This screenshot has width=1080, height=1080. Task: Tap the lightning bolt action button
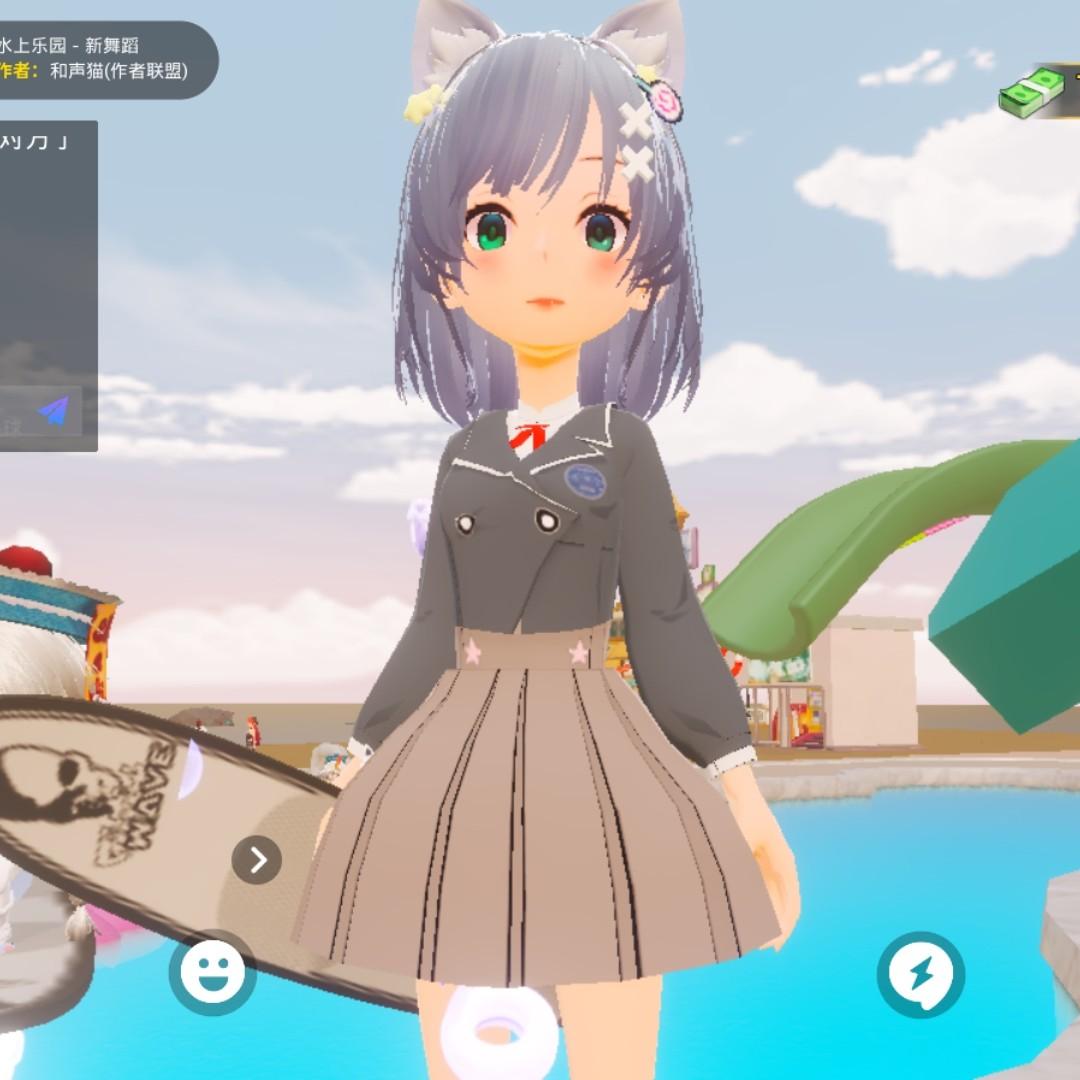[921, 974]
